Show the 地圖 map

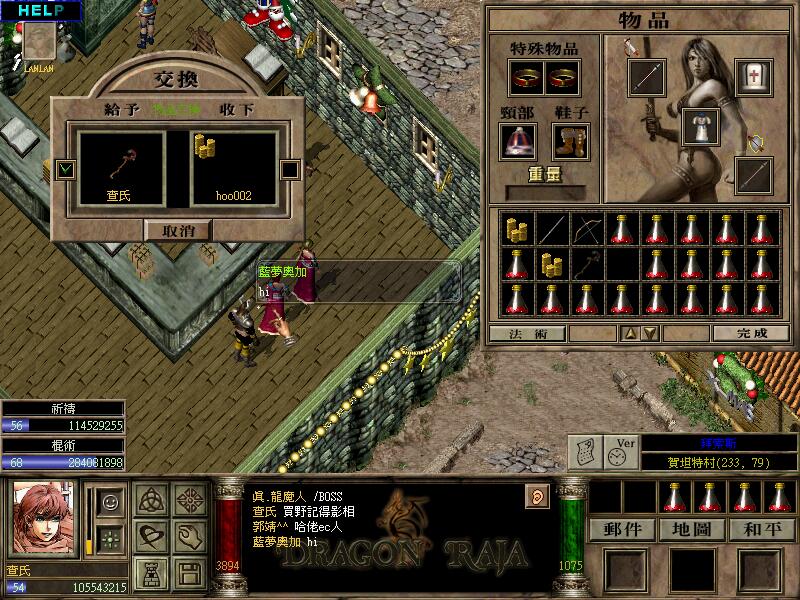point(692,529)
